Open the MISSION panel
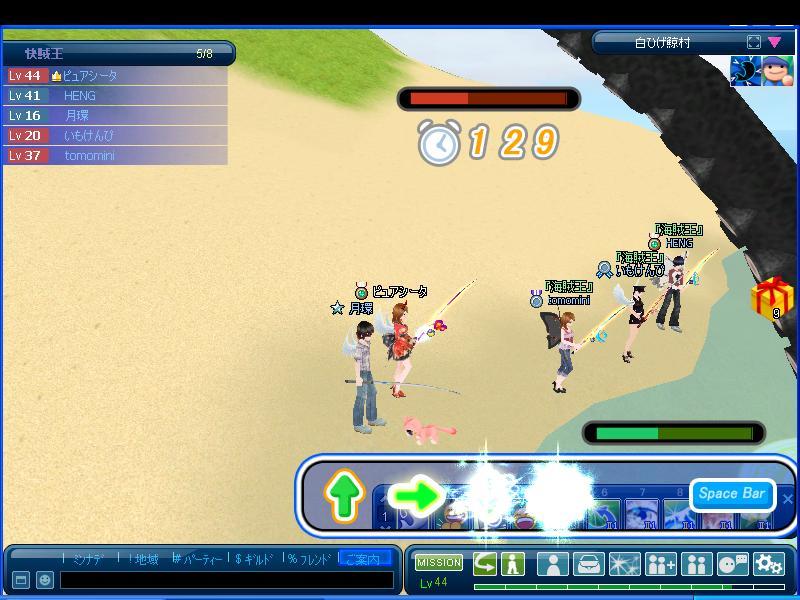Viewport: 800px width, 600px height. click(439, 563)
